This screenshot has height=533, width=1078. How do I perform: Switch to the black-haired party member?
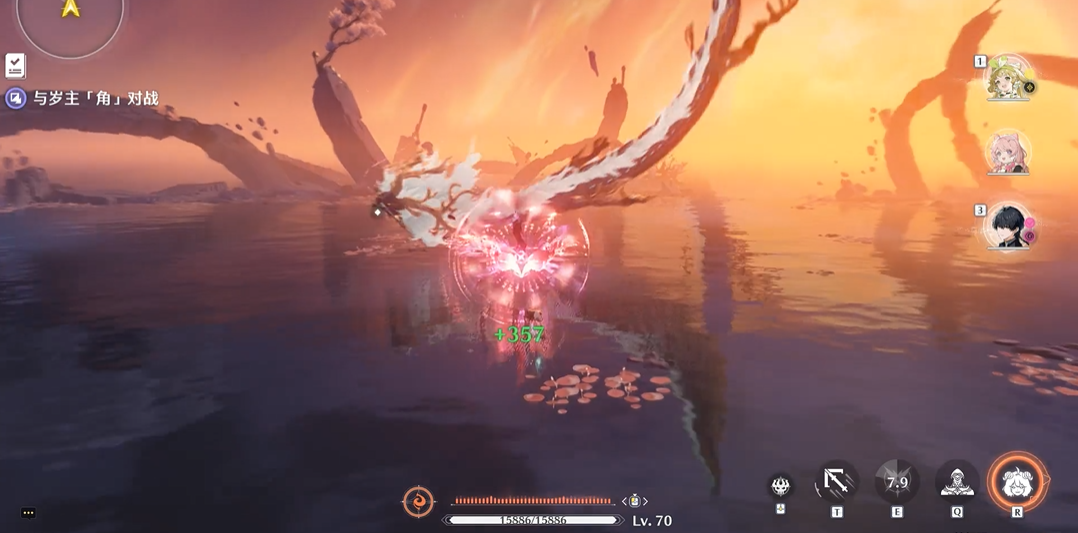click(x=1007, y=227)
